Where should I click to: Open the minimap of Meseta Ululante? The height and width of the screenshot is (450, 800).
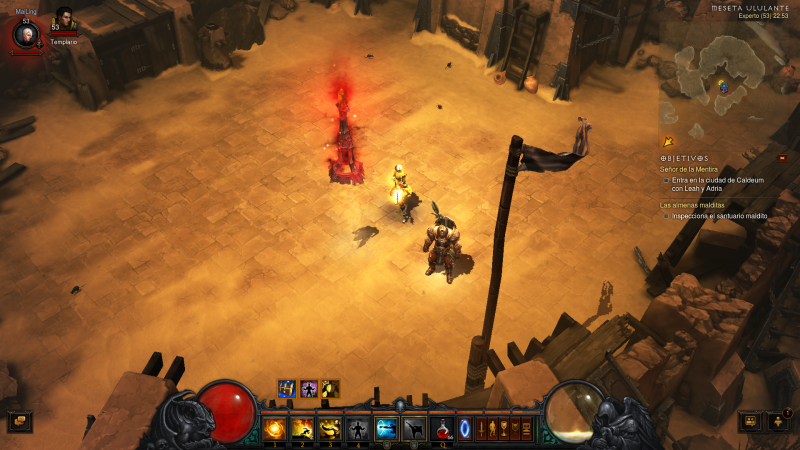pyautogui.click(x=722, y=75)
